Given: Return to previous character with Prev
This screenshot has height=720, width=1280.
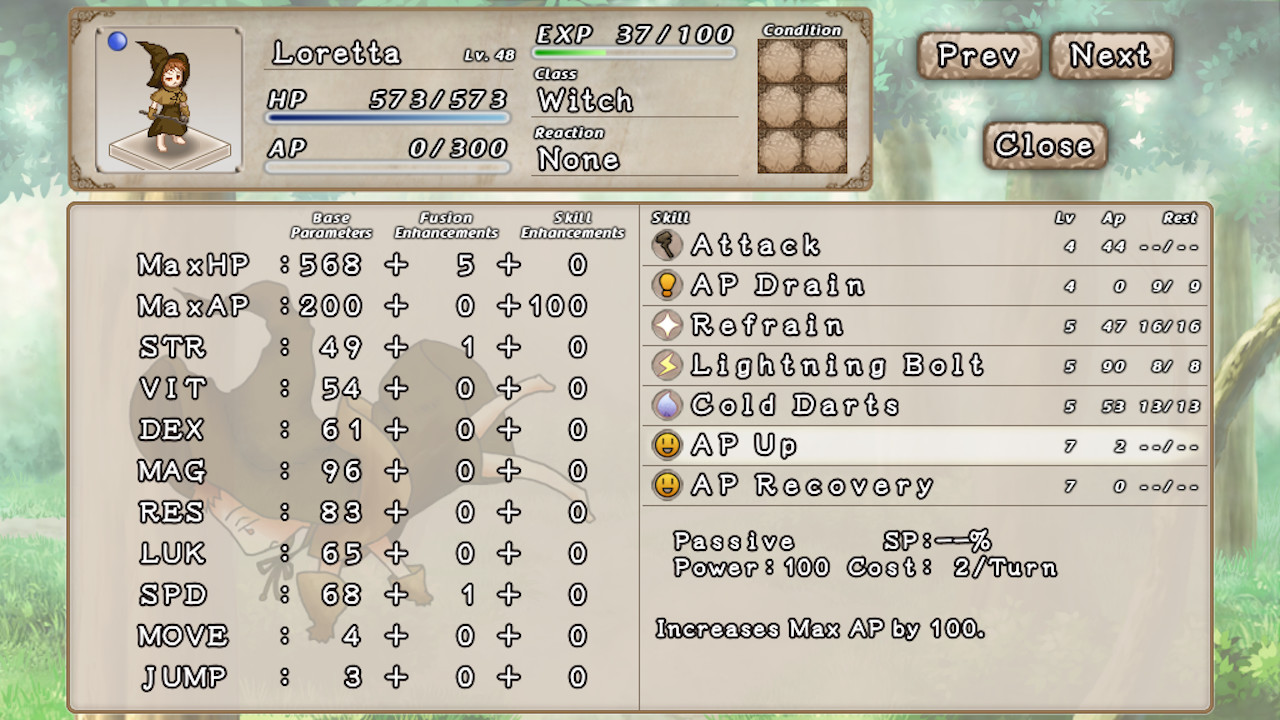Looking at the screenshot, I should coord(977,57).
